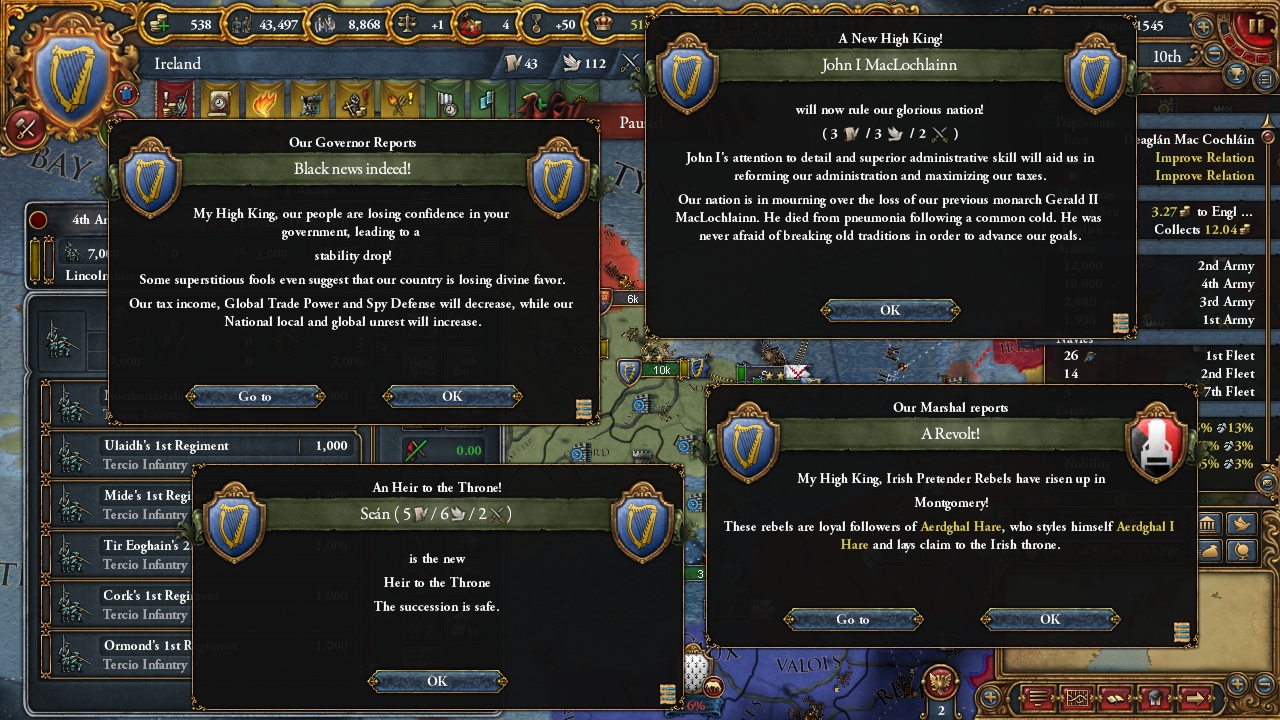Open the achievements trophy icon

coord(1238,75)
